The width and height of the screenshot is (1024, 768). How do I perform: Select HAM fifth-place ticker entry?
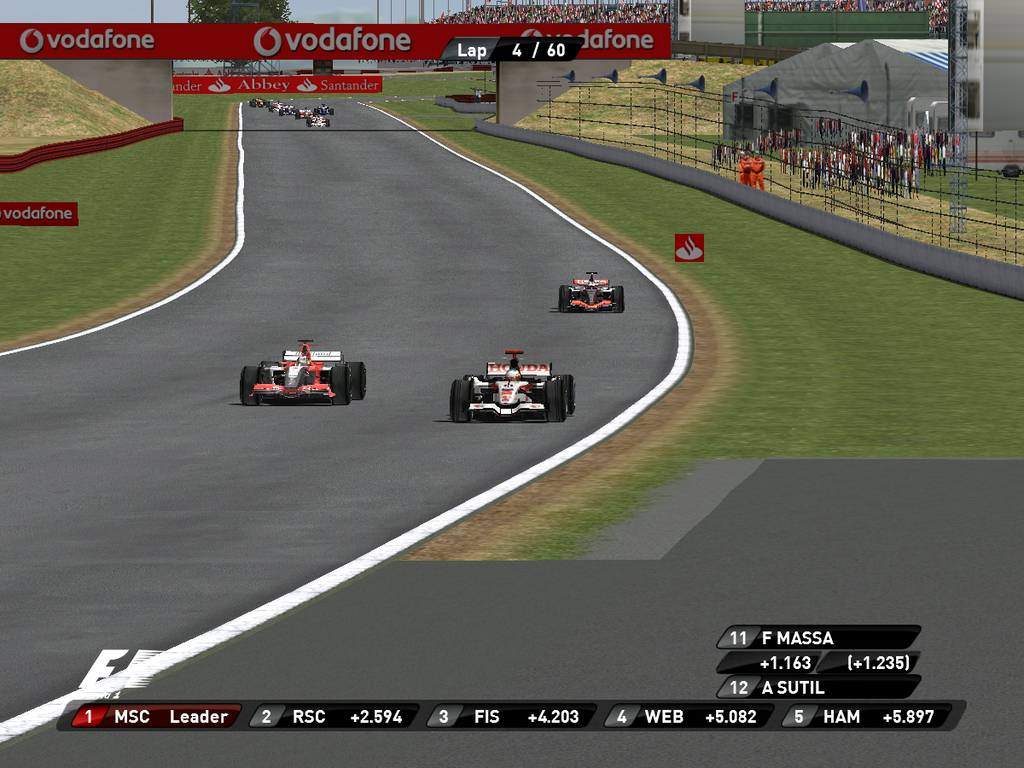866,716
